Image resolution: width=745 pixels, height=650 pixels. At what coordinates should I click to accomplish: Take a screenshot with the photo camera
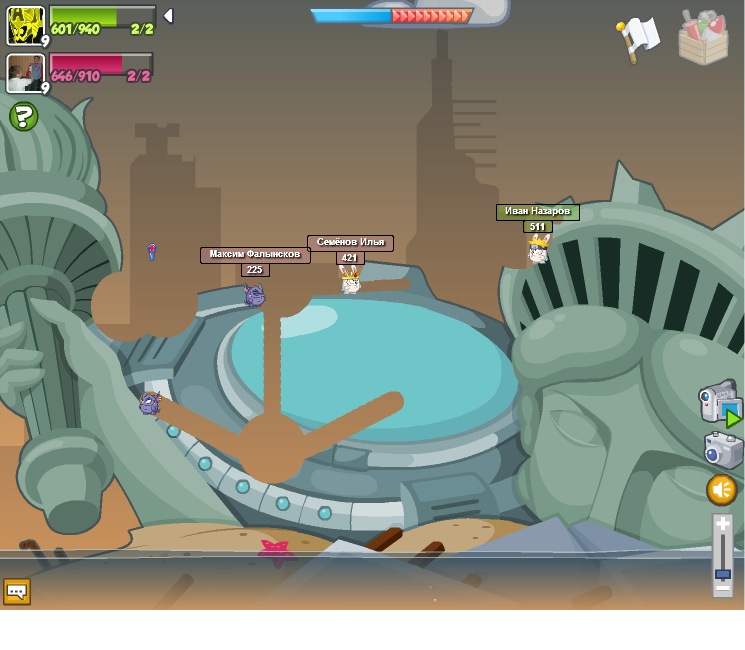point(723,450)
